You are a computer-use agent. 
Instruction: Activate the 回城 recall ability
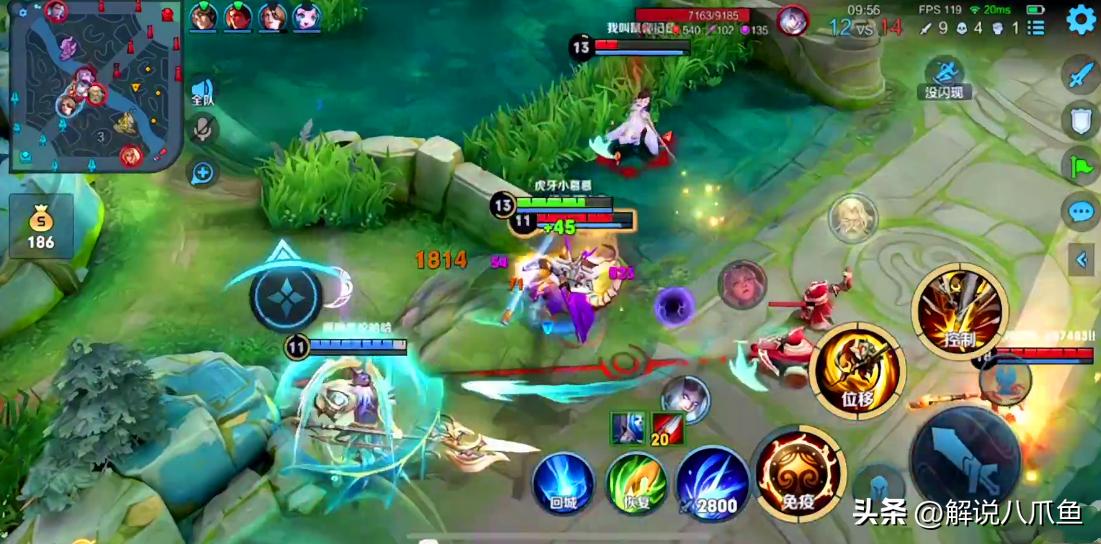click(563, 484)
